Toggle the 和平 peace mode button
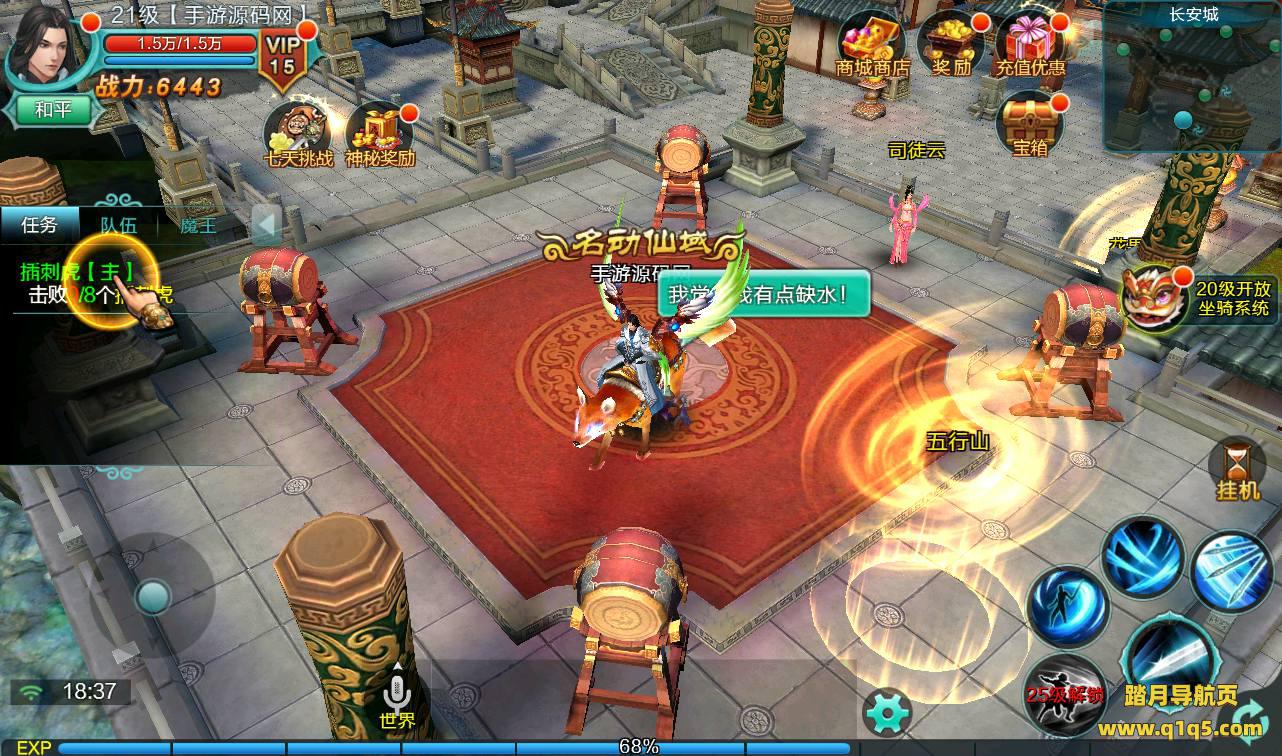 point(52,110)
